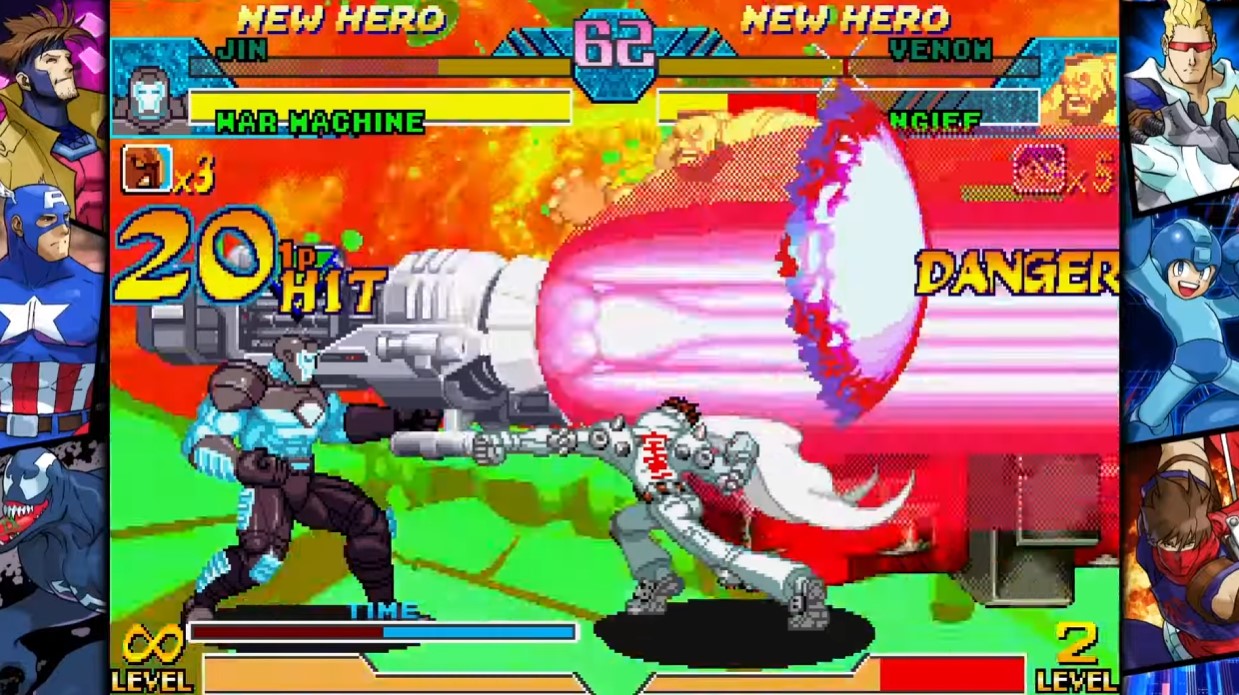Select the player one assist icon showing x3
The height and width of the screenshot is (695, 1239).
pos(146,168)
